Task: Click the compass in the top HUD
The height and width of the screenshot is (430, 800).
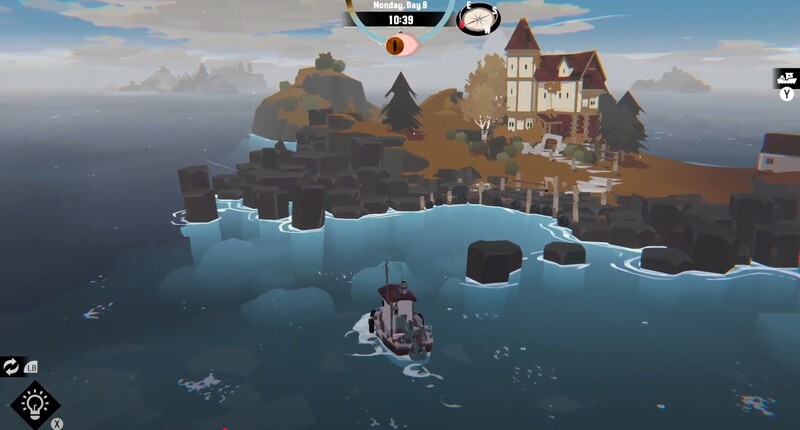Action: (478, 18)
